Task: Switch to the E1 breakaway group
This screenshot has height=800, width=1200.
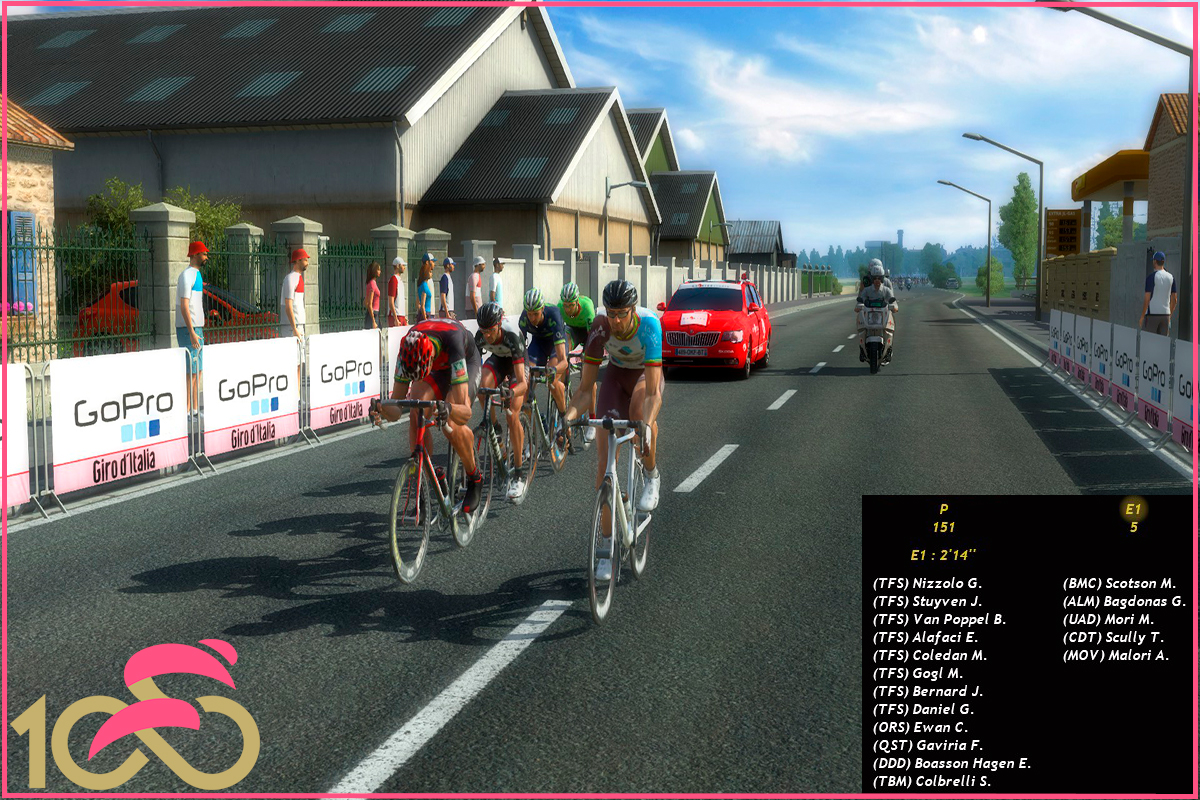Action: [1133, 509]
